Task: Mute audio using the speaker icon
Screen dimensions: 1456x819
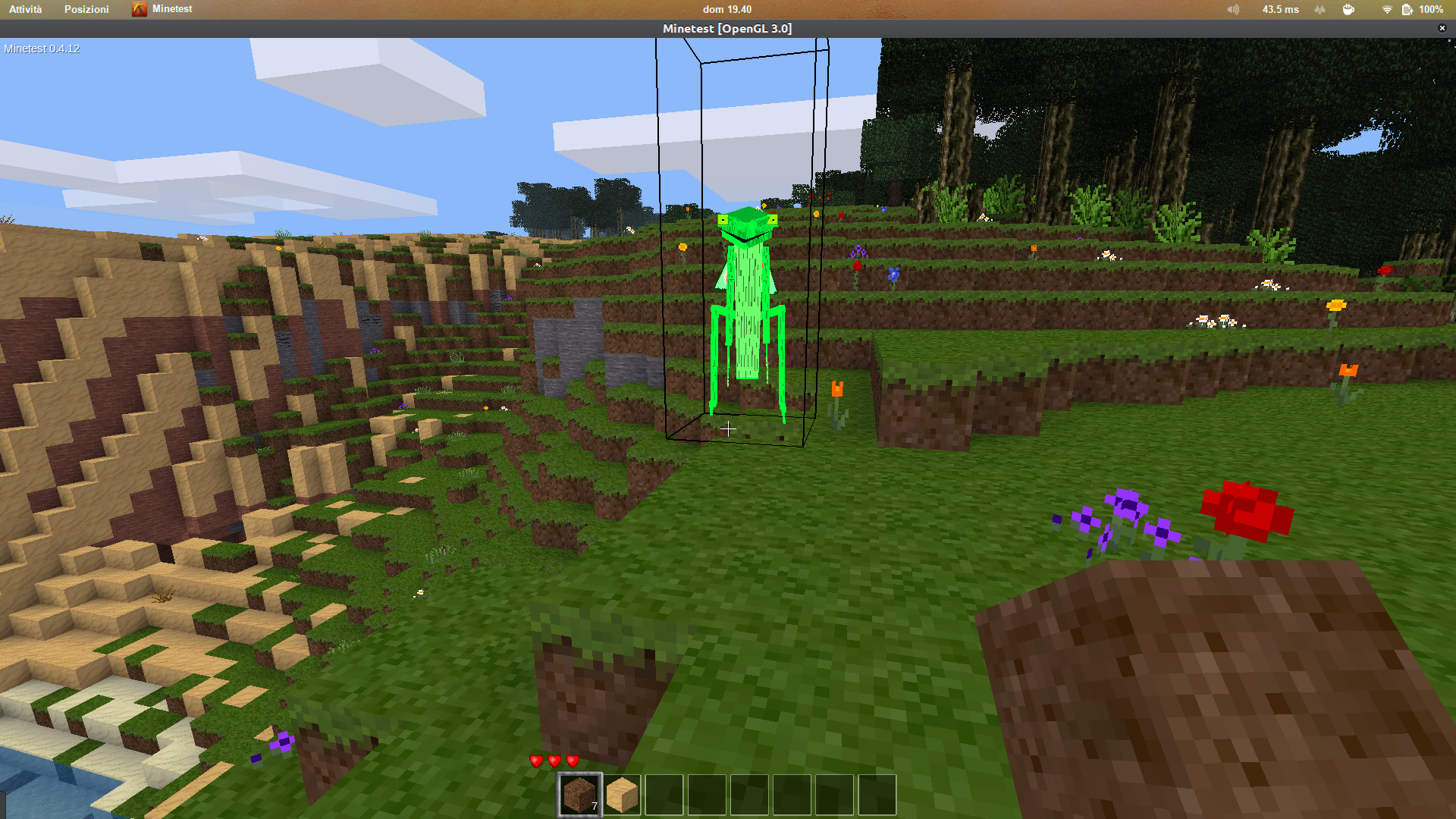Action: (x=1232, y=9)
